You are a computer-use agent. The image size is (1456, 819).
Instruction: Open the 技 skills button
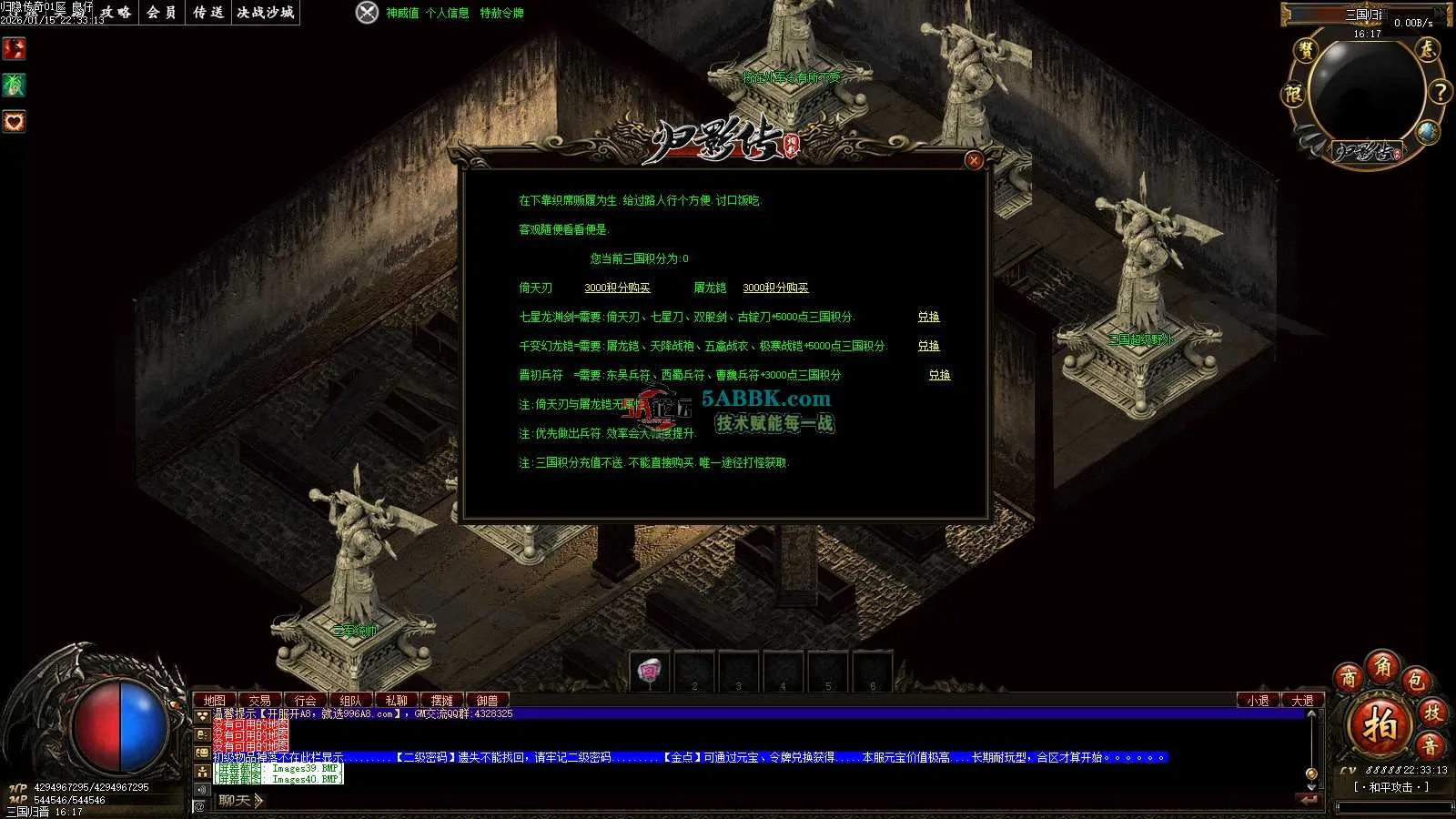coord(1432,713)
